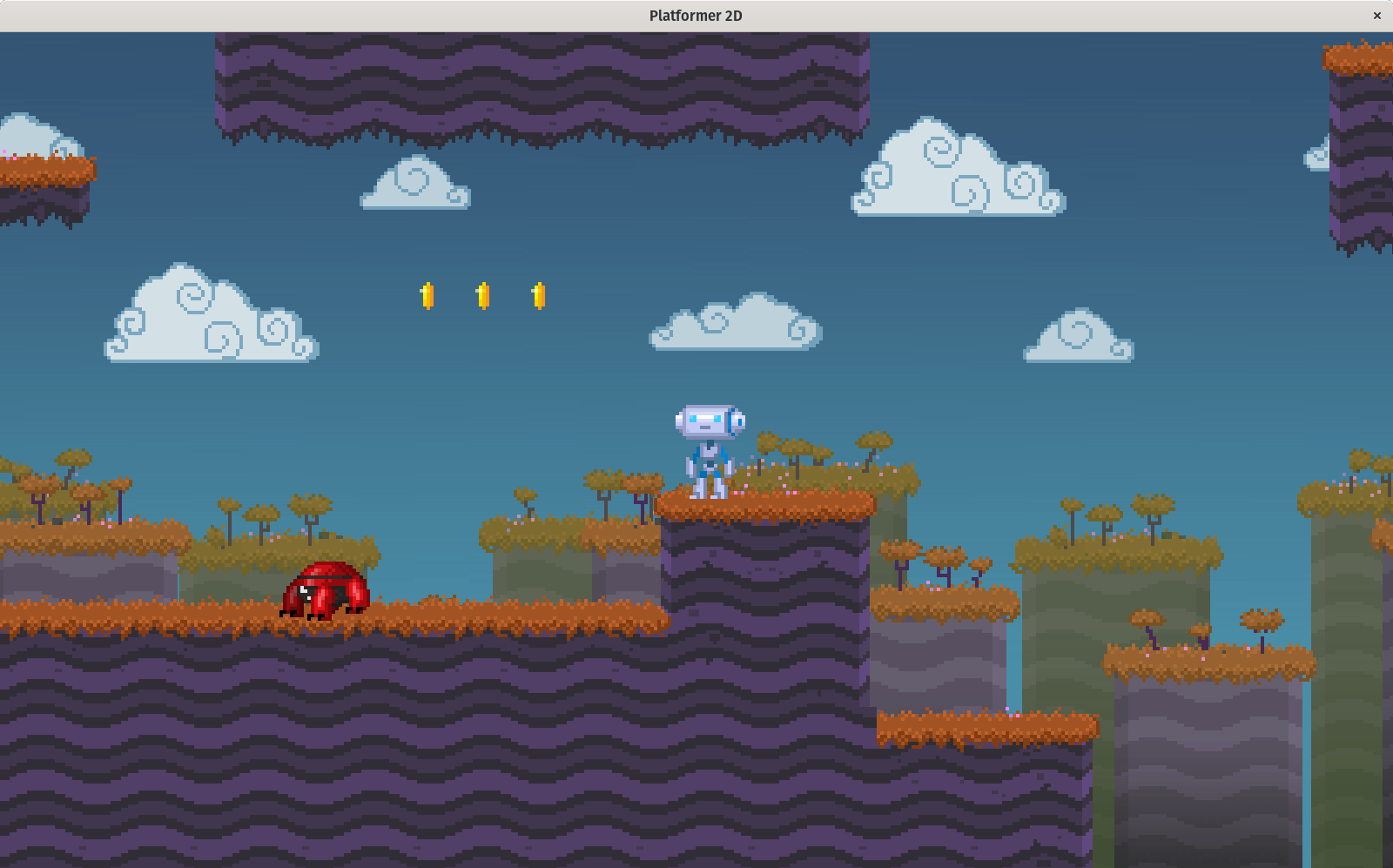
Task: Collect the rightmost gold coin
Action: point(538,294)
